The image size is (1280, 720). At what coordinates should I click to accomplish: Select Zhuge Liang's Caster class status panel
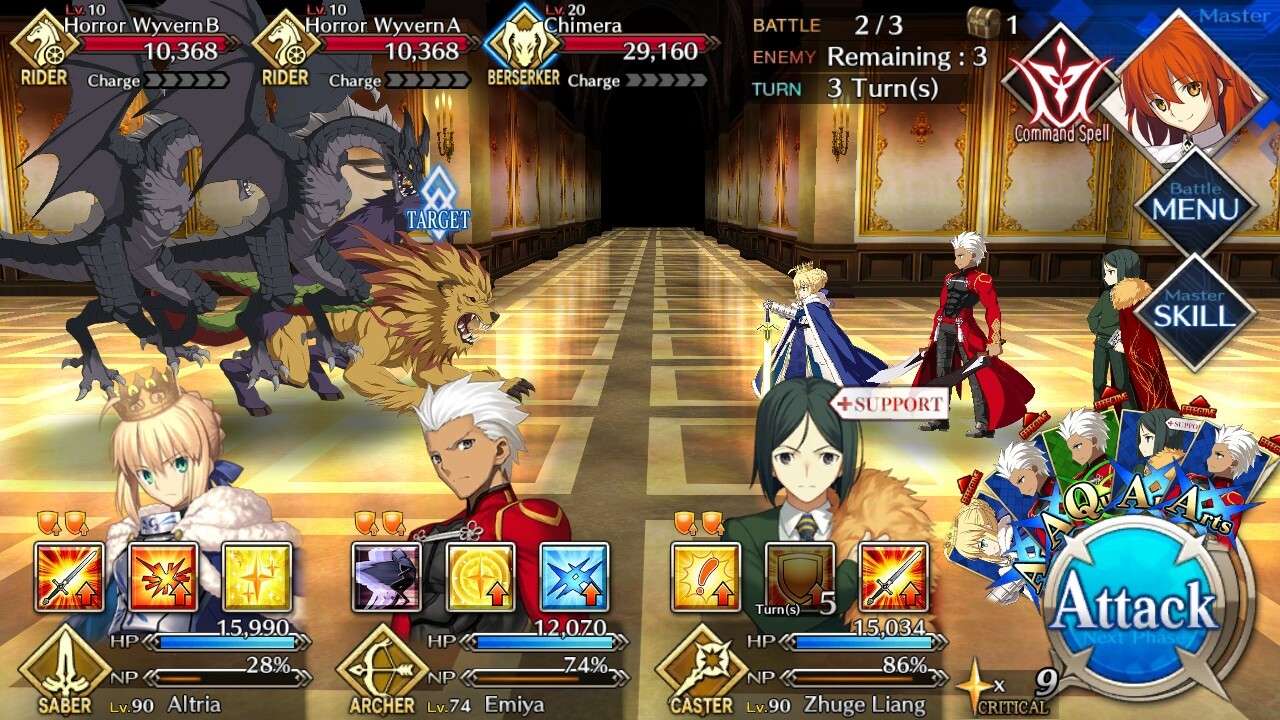(800, 670)
